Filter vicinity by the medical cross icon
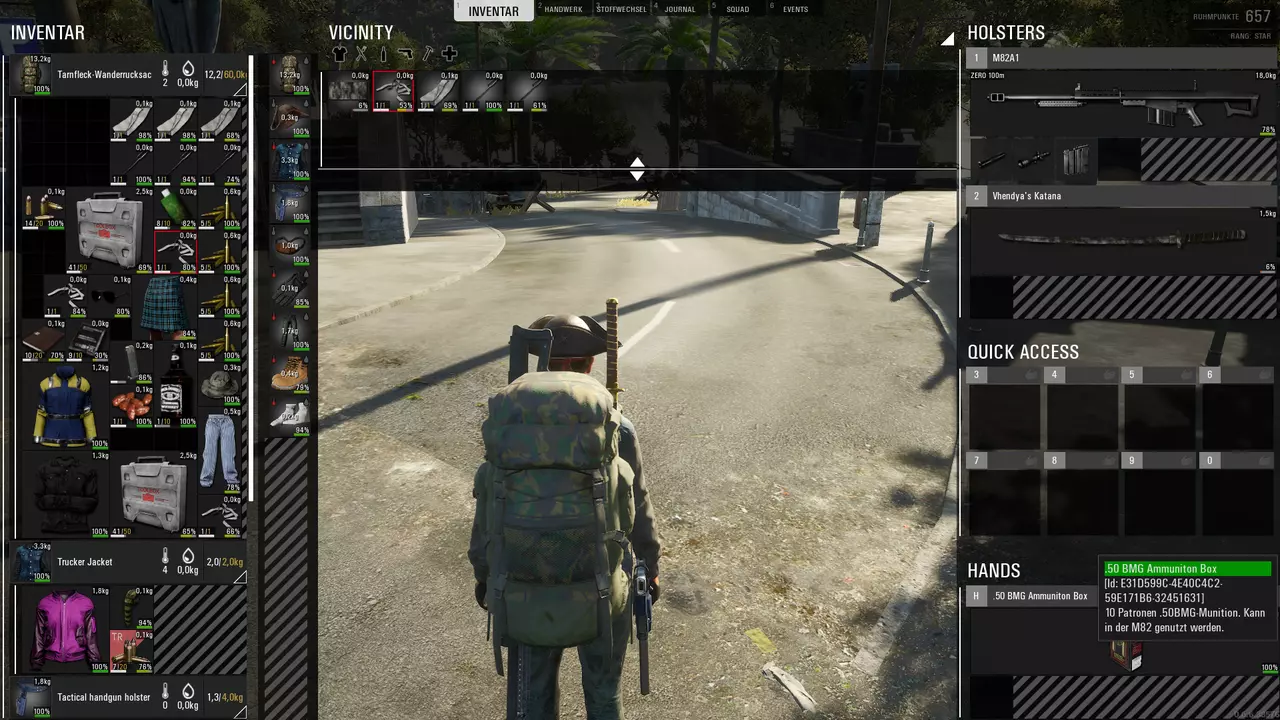The image size is (1280, 720). tap(449, 54)
